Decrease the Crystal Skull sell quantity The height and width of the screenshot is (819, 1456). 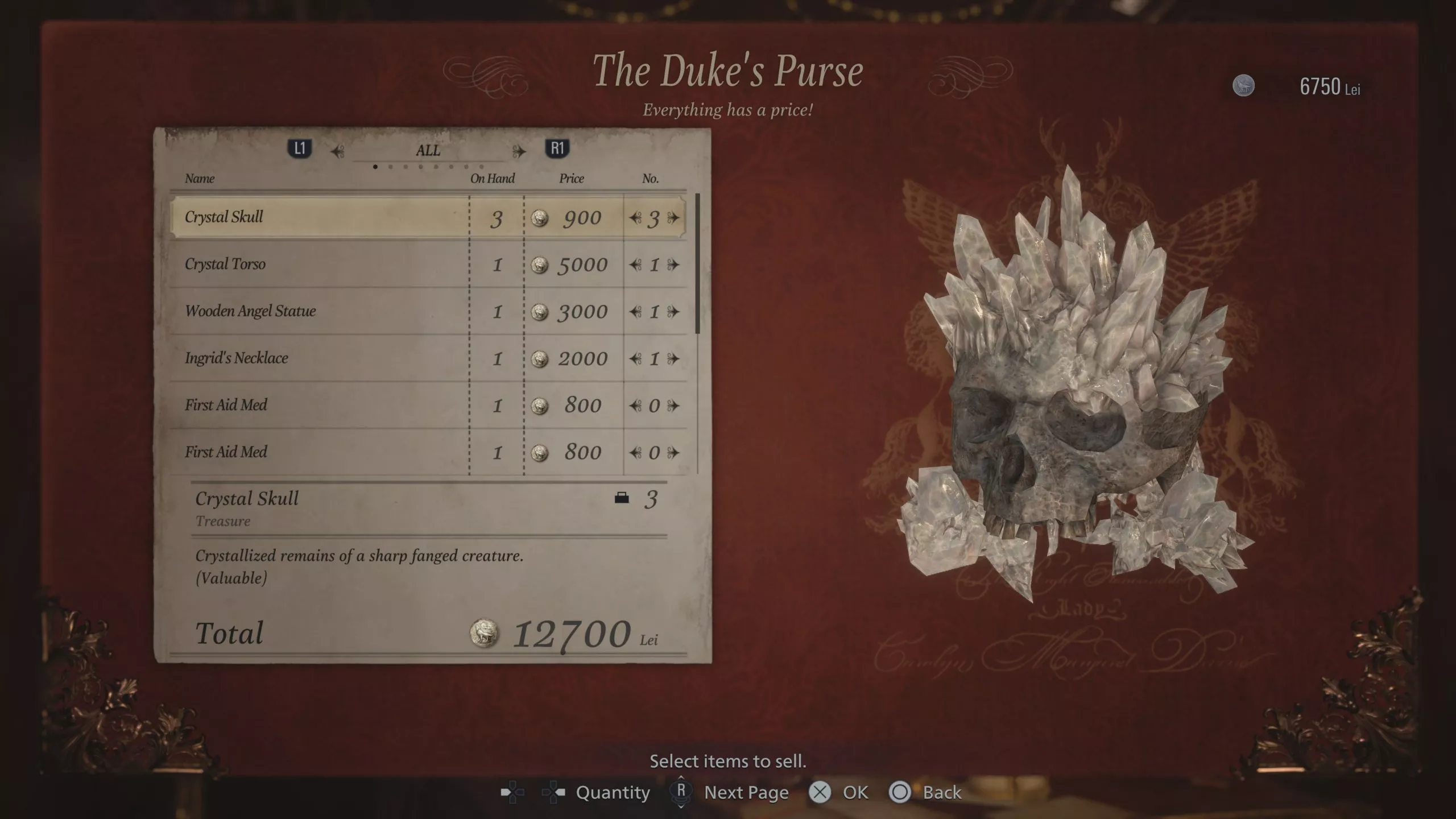point(635,218)
